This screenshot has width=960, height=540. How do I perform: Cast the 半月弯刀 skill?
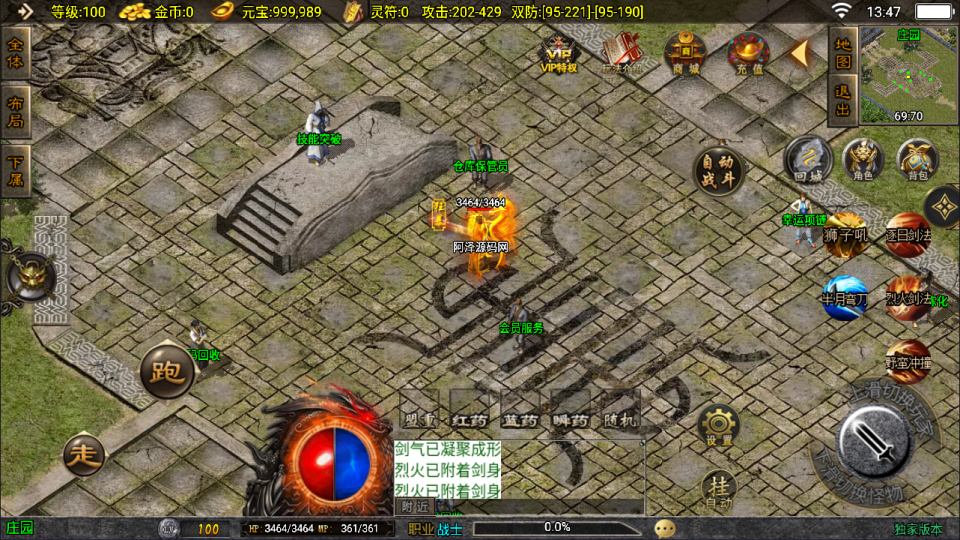843,296
